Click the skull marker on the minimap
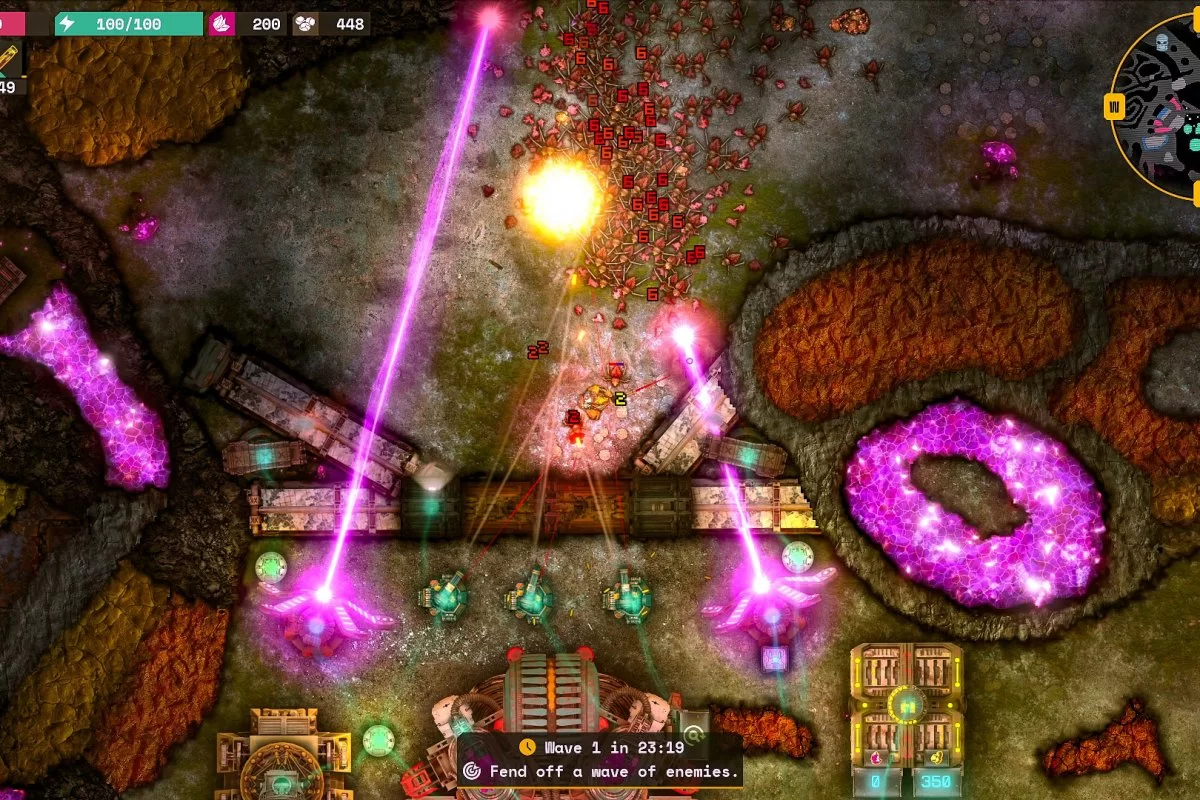Viewport: 1200px width, 800px height. pos(1162,42)
